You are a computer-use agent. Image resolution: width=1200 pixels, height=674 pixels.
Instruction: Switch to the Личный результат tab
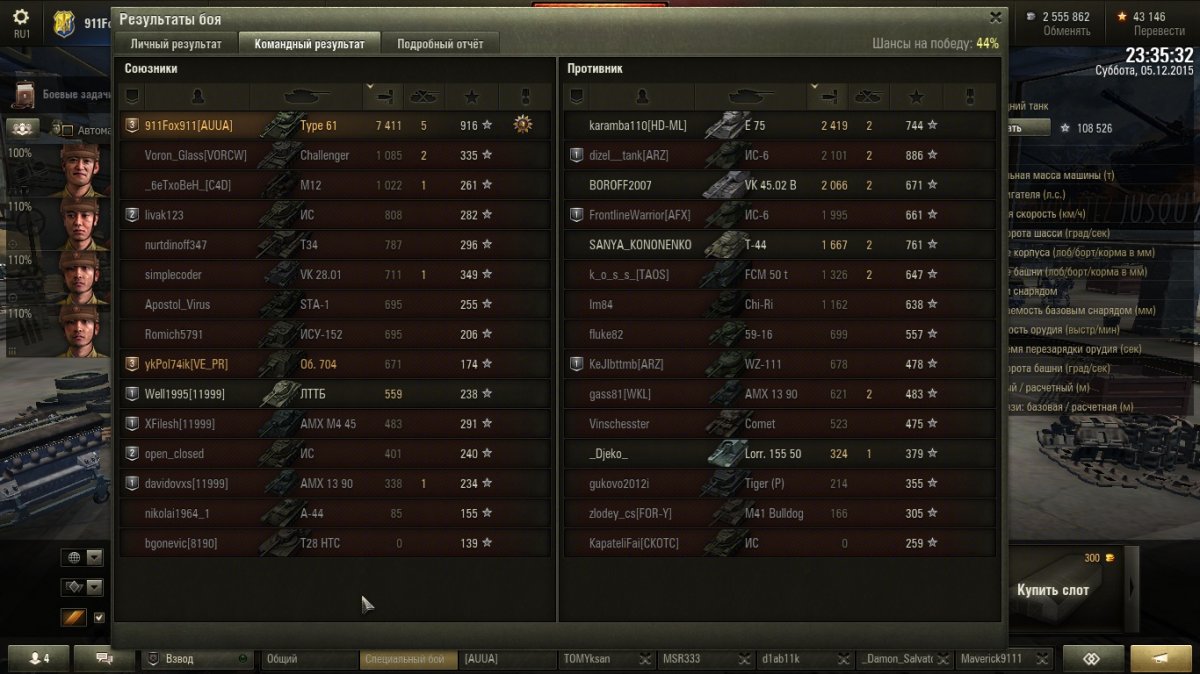point(176,44)
